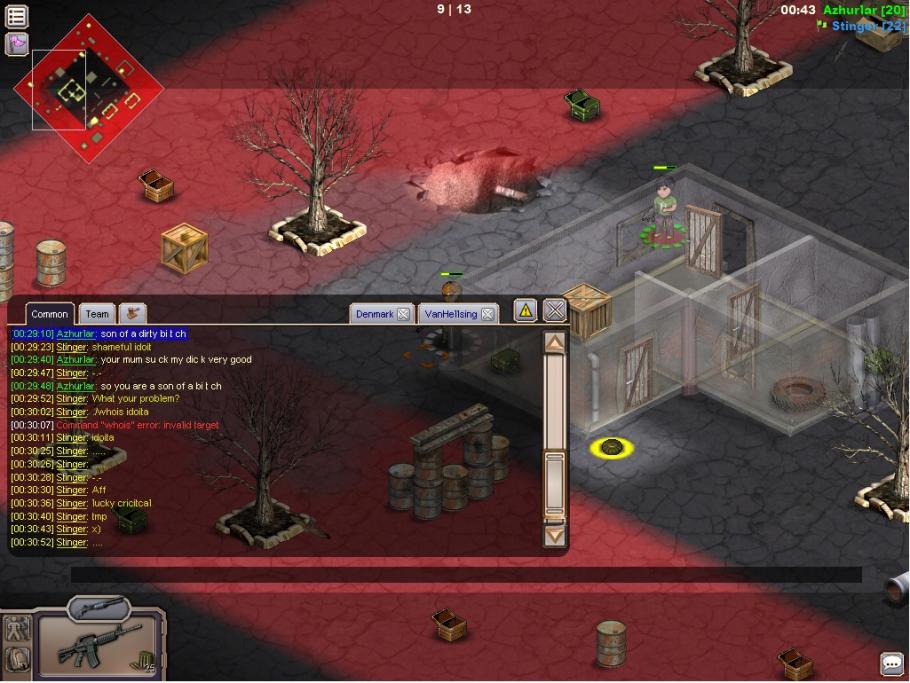
Task: Open the pointing-hand chat tab
Action: [x=133, y=314]
